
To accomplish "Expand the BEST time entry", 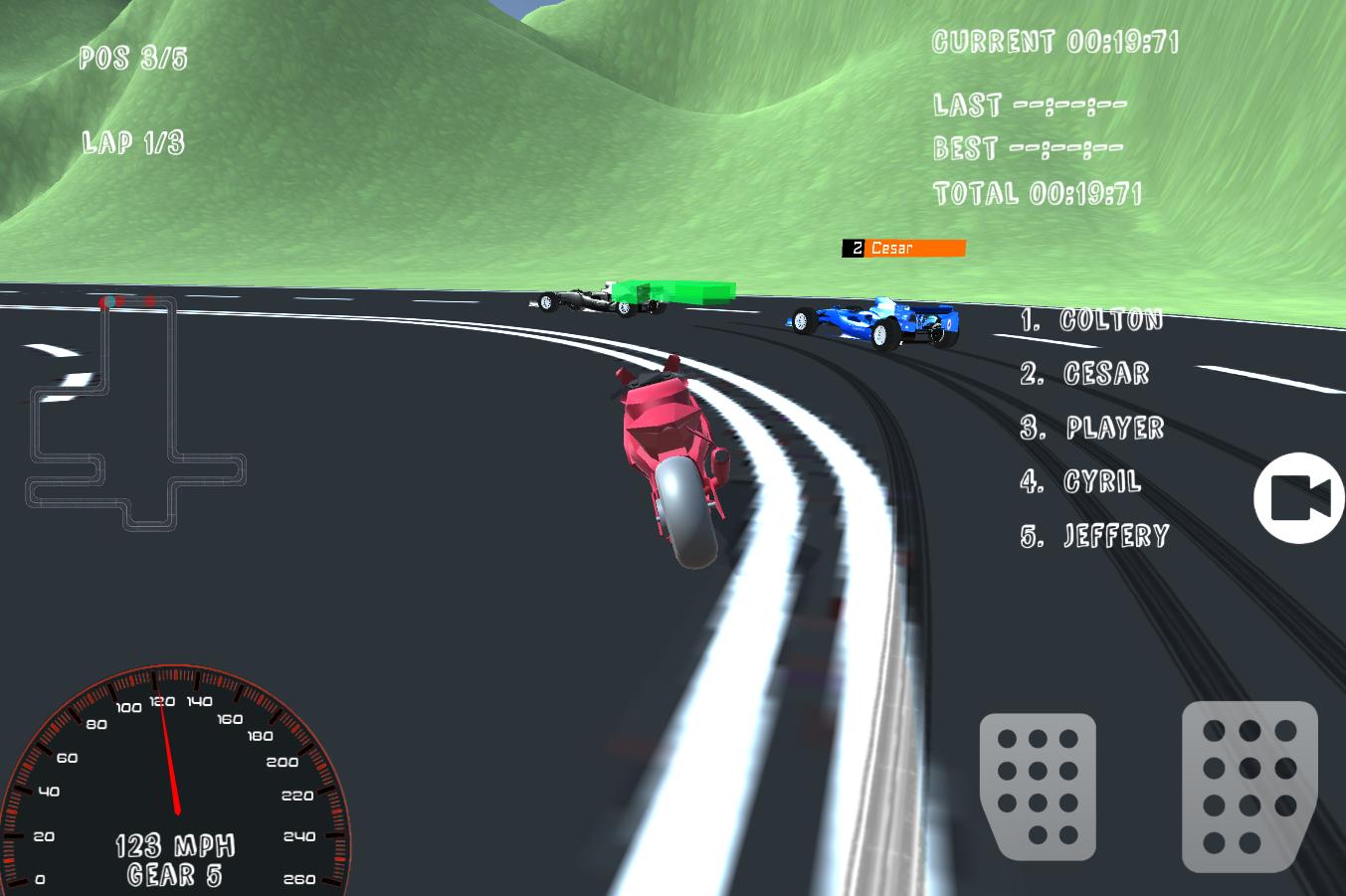I will click(1028, 147).
